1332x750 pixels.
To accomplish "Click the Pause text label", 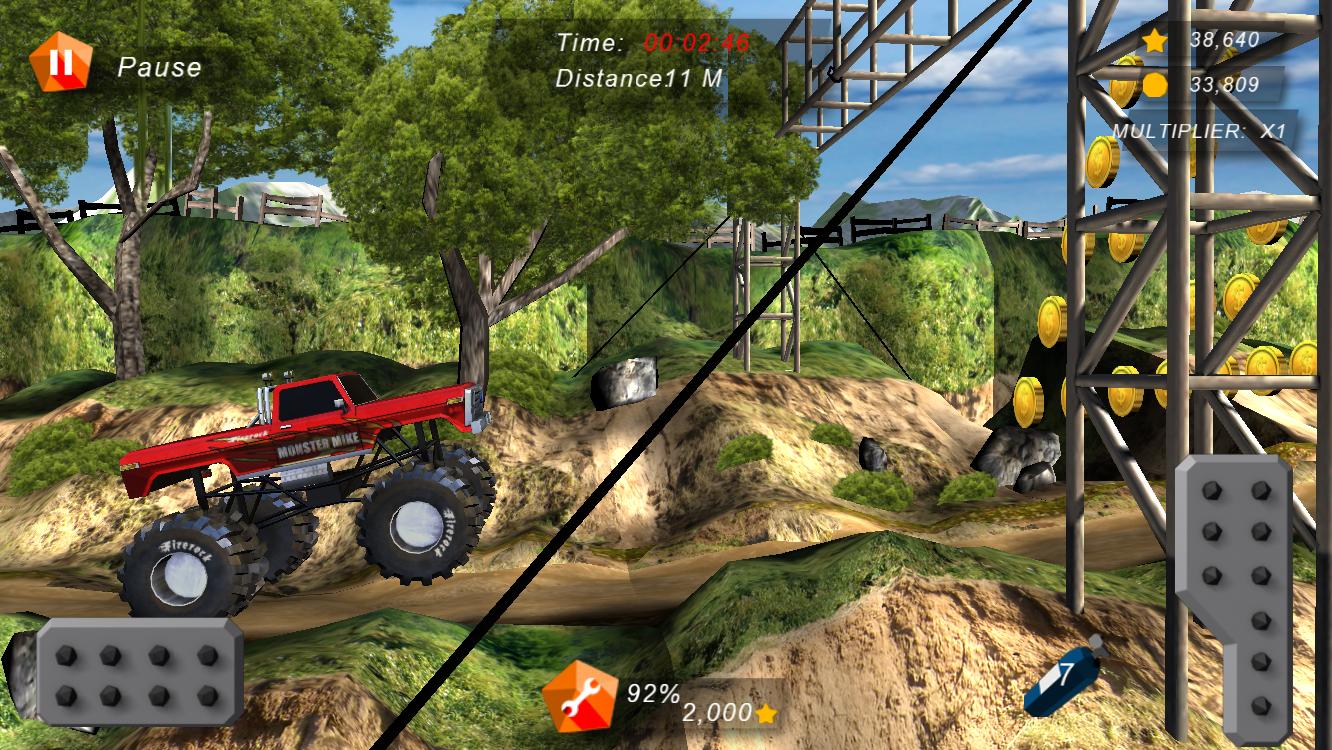I will point(160,68).
